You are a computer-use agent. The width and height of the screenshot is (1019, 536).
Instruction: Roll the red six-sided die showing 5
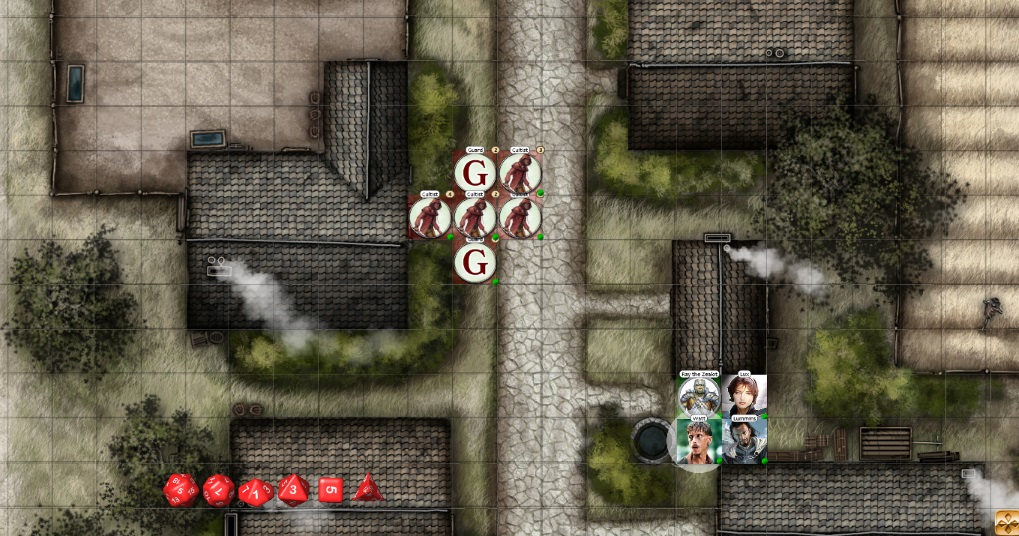click(x=331, y=490)
